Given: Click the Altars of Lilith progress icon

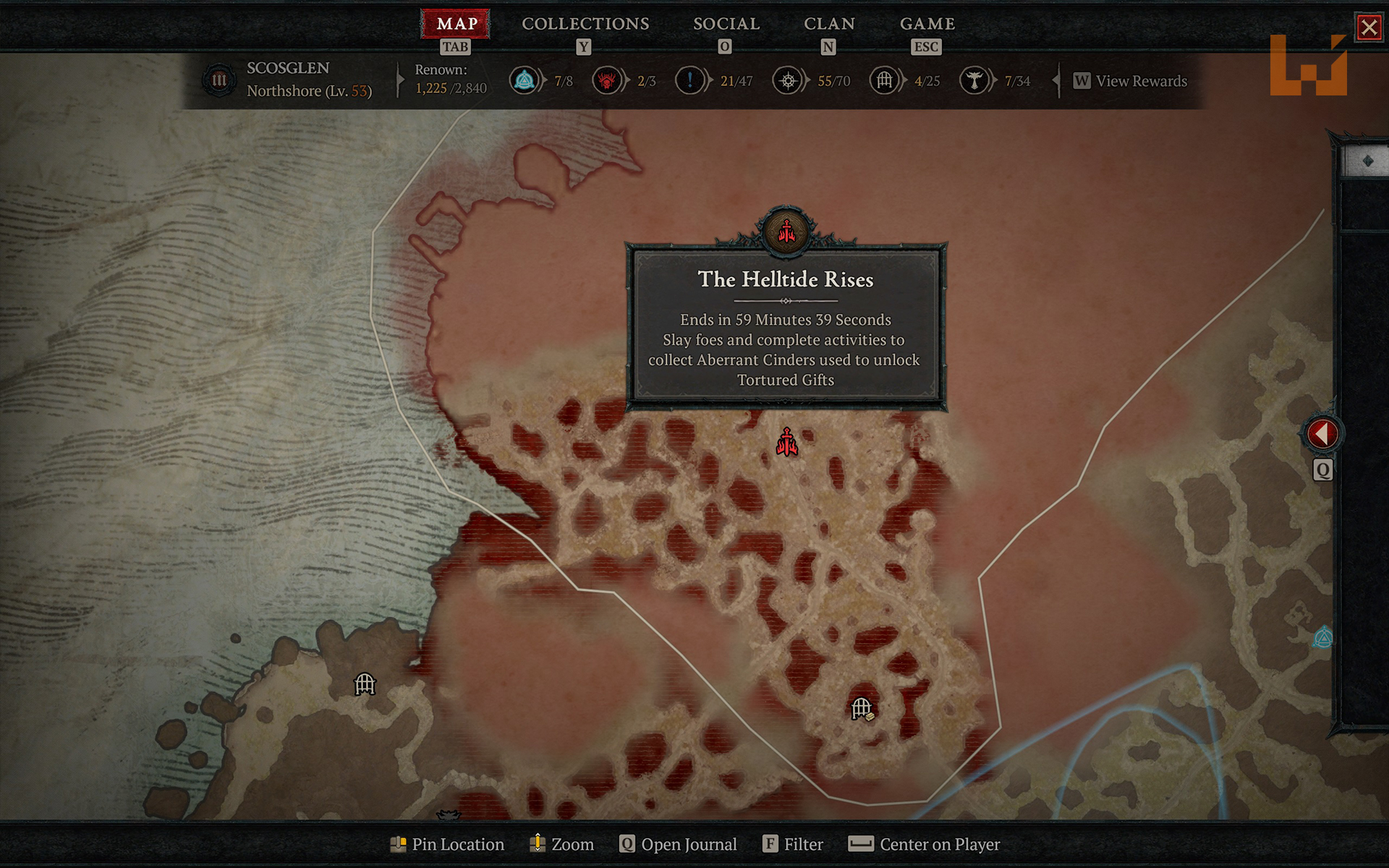Looking at the screenshot, I should (x=974, y=80).
